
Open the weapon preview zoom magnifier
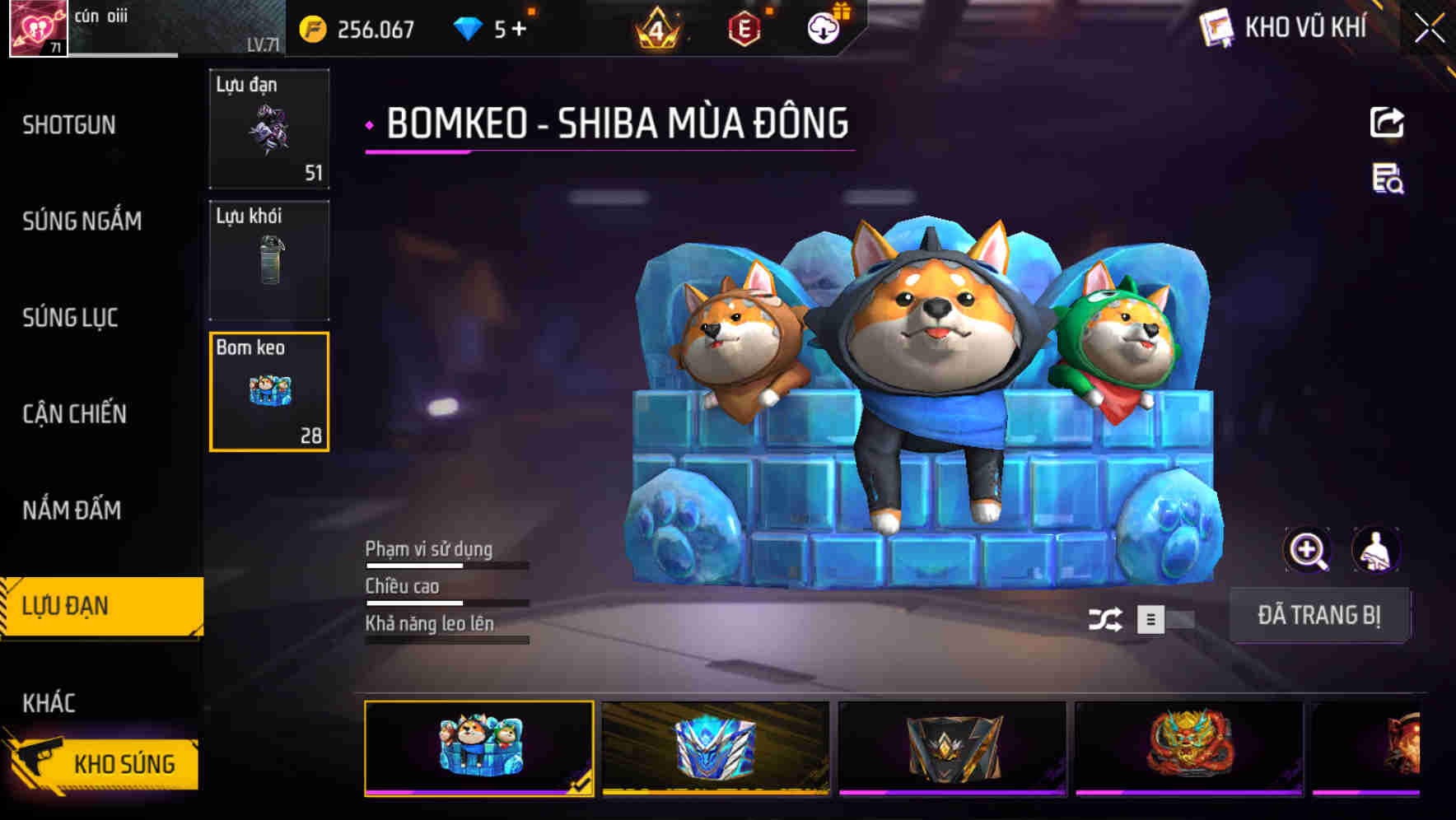pos(1308,550)
